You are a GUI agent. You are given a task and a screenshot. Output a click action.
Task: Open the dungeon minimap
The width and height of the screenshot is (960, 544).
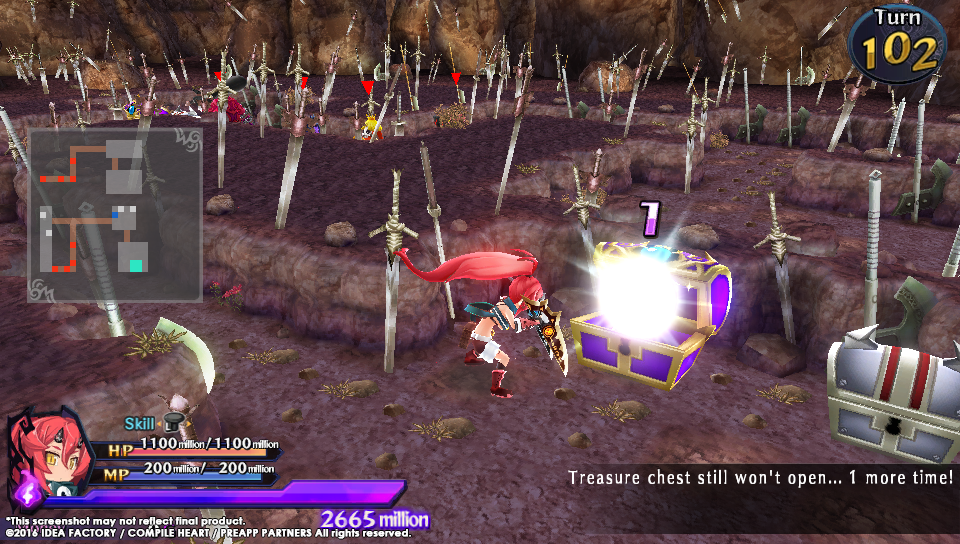[115, 214]
